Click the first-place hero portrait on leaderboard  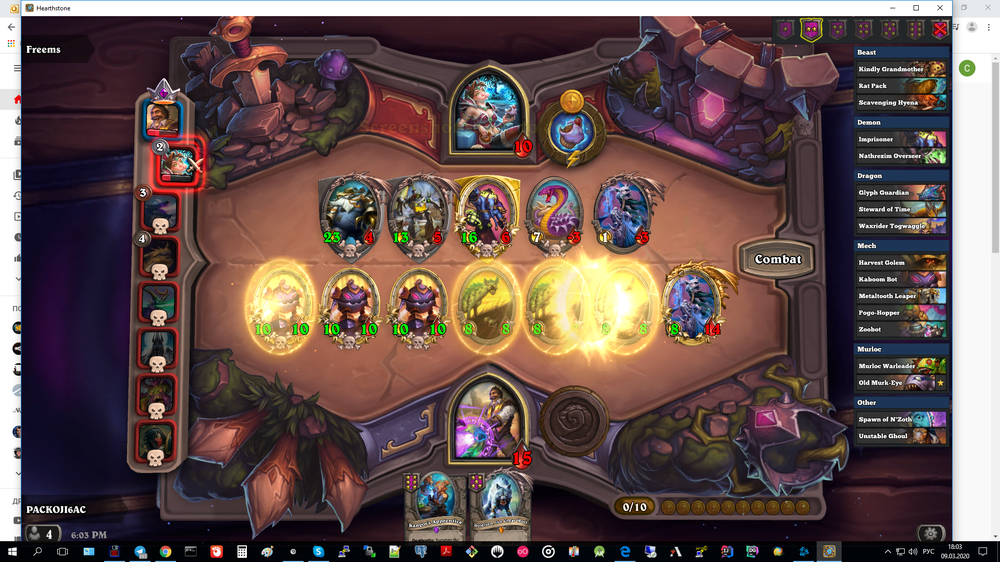160,118
